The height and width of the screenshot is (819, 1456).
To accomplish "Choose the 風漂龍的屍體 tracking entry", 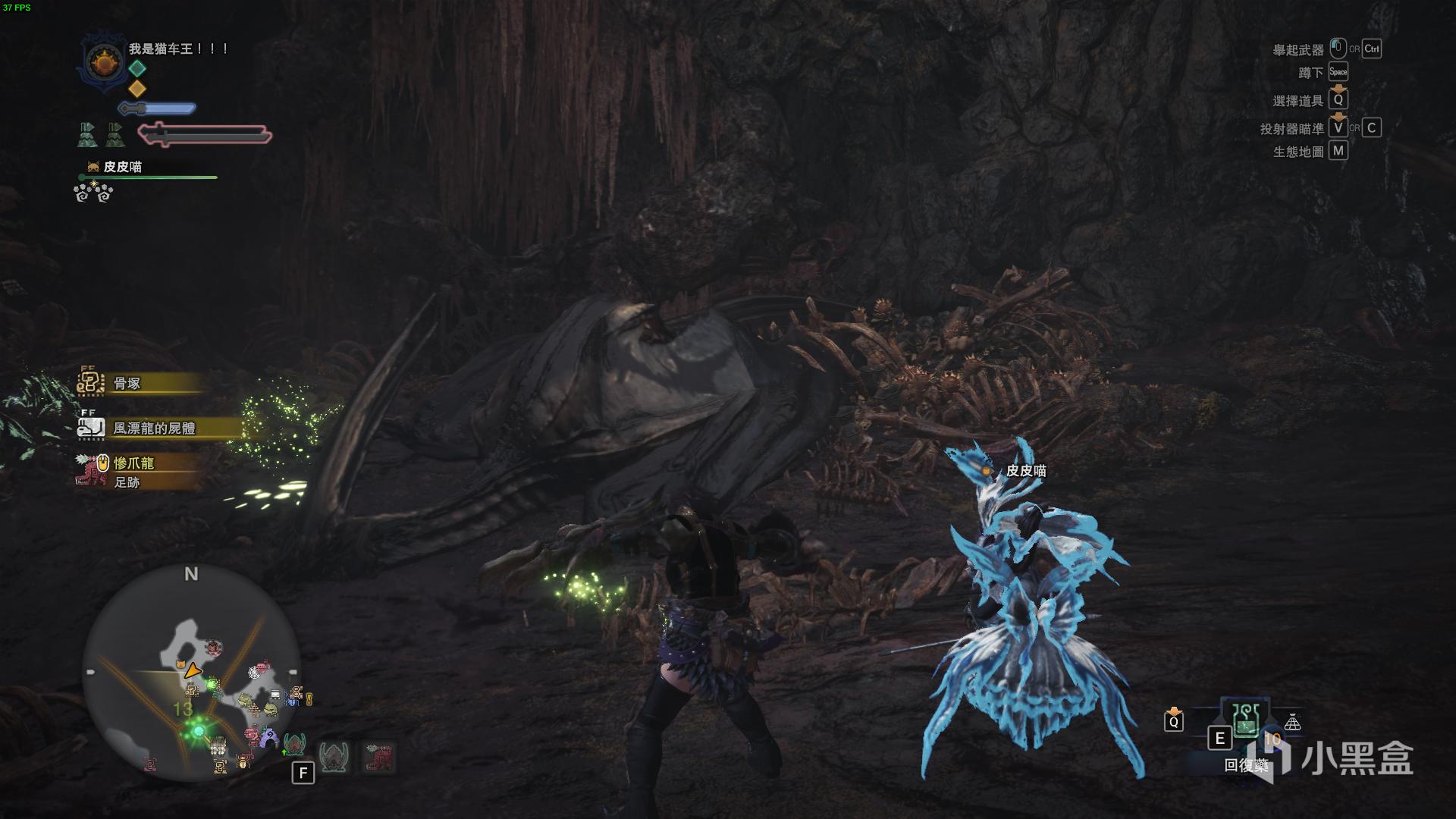I will pyautogui.click(x=154, y=428).
